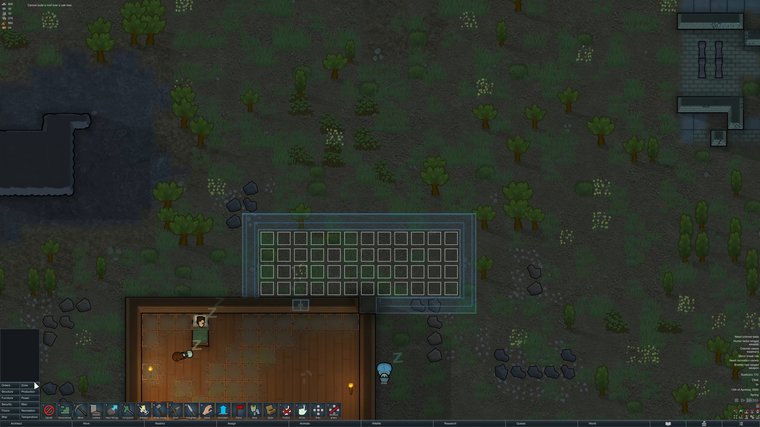Select the Production architect category
Viewport: 760px width, 427px height.
(27, 392)
